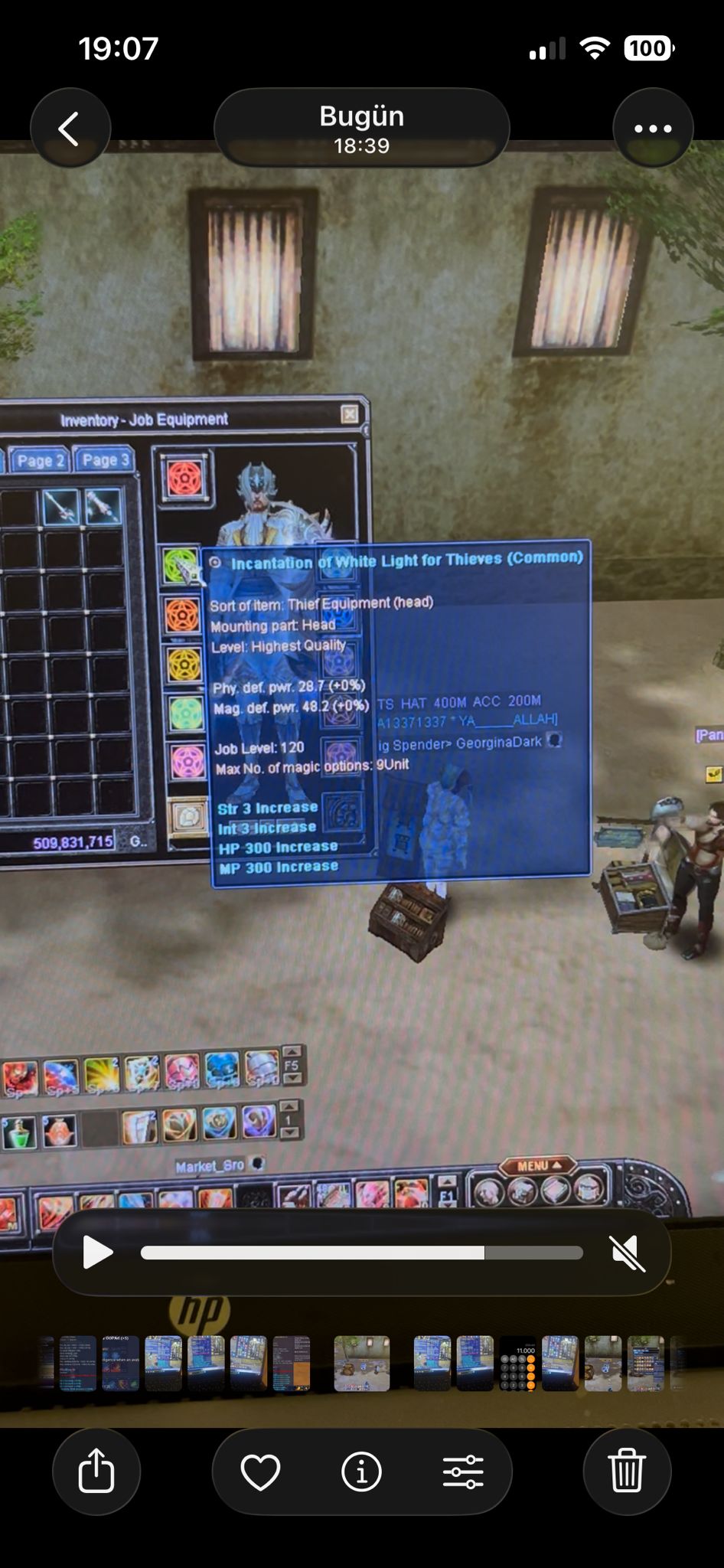This screenshot has height=1568, width=724.
Task: Play the video
Action: [97, 1253]
